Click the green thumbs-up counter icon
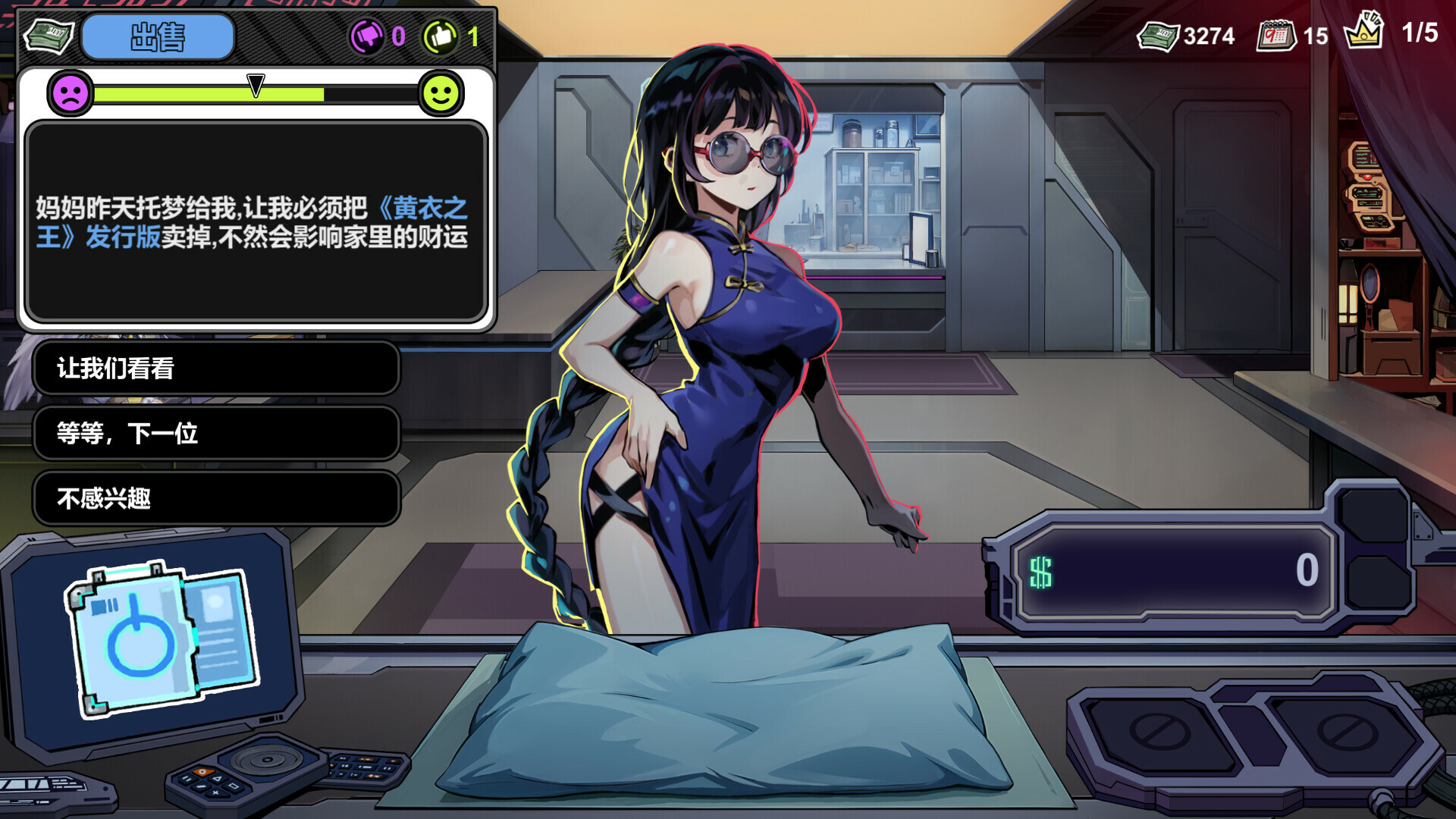The height and width of the screenshot is (819, 1456). point(442,35)
